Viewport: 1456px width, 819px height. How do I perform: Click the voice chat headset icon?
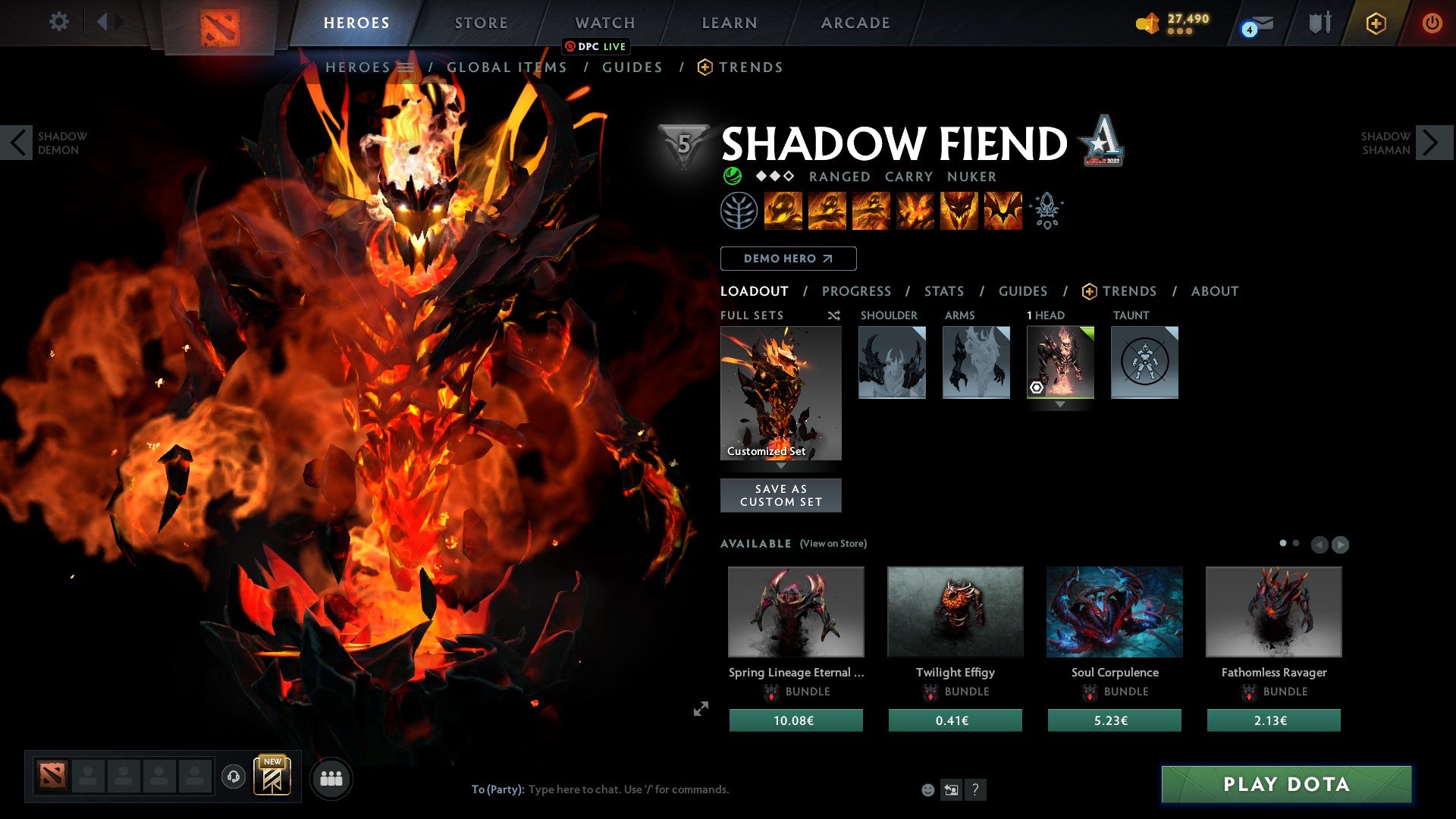233,777
